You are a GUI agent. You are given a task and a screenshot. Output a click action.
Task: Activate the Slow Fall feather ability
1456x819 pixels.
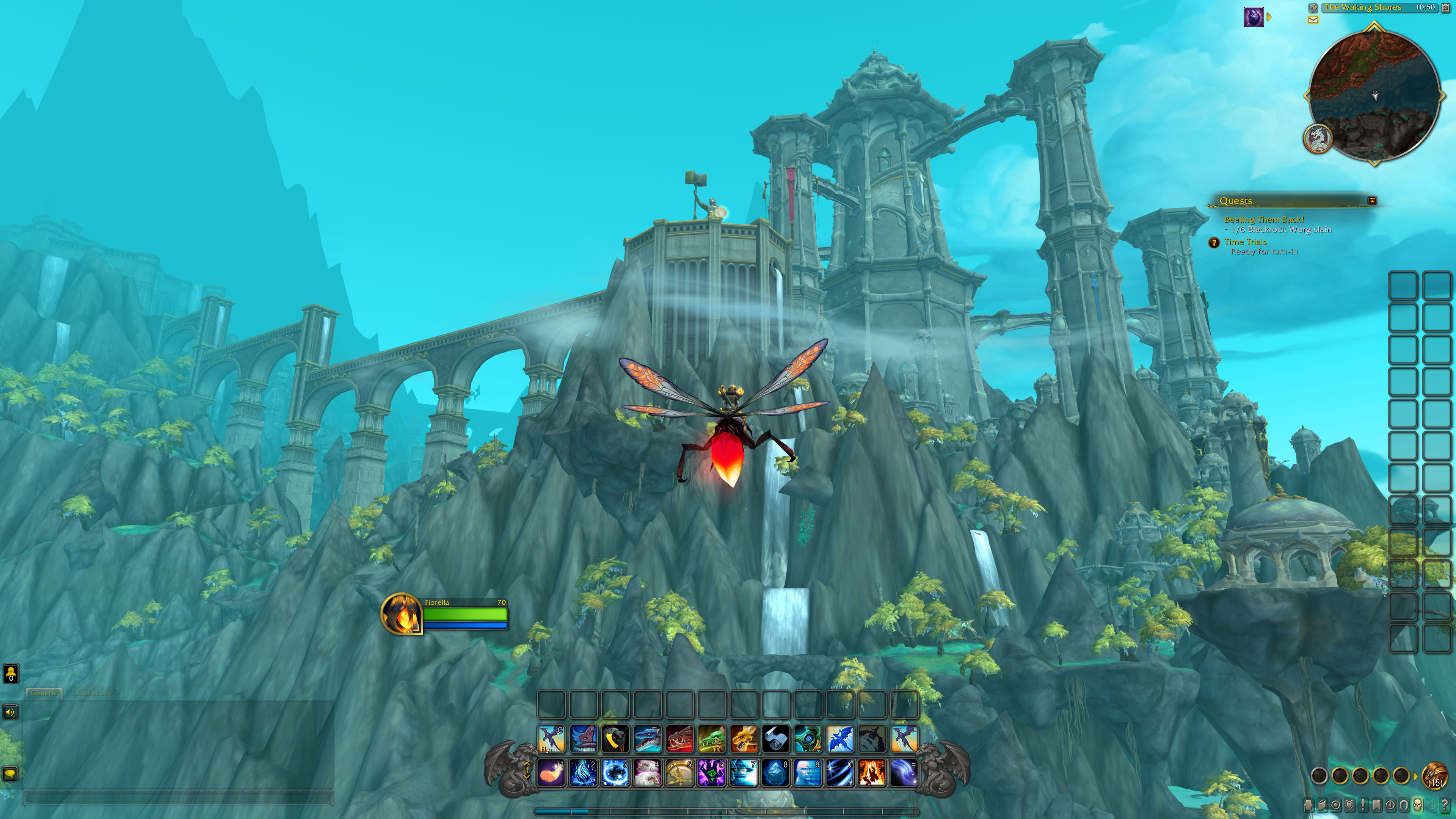coord(551,773)
